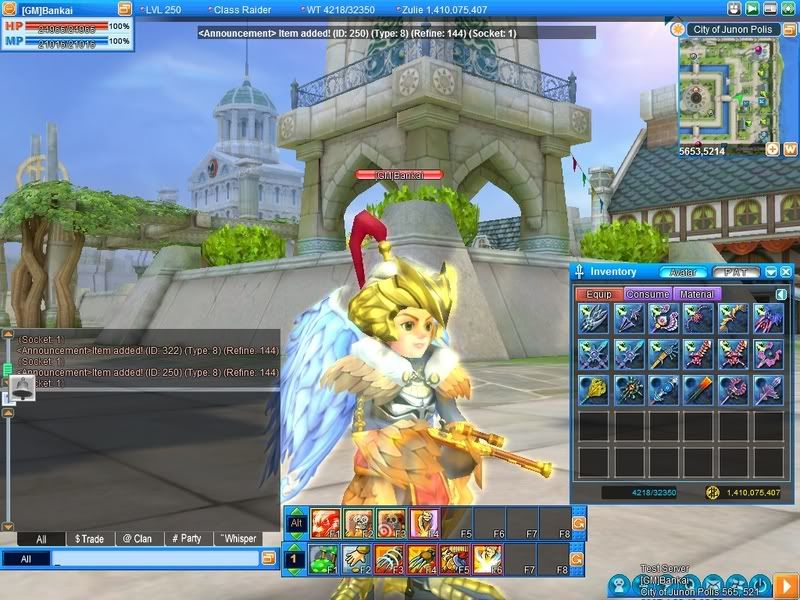Image resolution: width=800 pixels, height=600 pixels.
Task: Switch to the Clan chat tab
Action: [x=138, y=539]
